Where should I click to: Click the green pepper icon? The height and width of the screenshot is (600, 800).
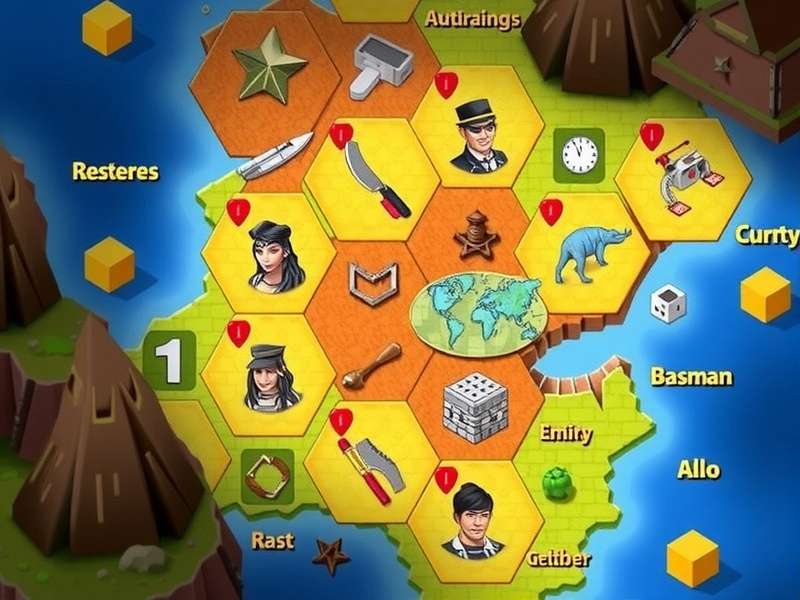pyautogui.click(x=555, y=482)
